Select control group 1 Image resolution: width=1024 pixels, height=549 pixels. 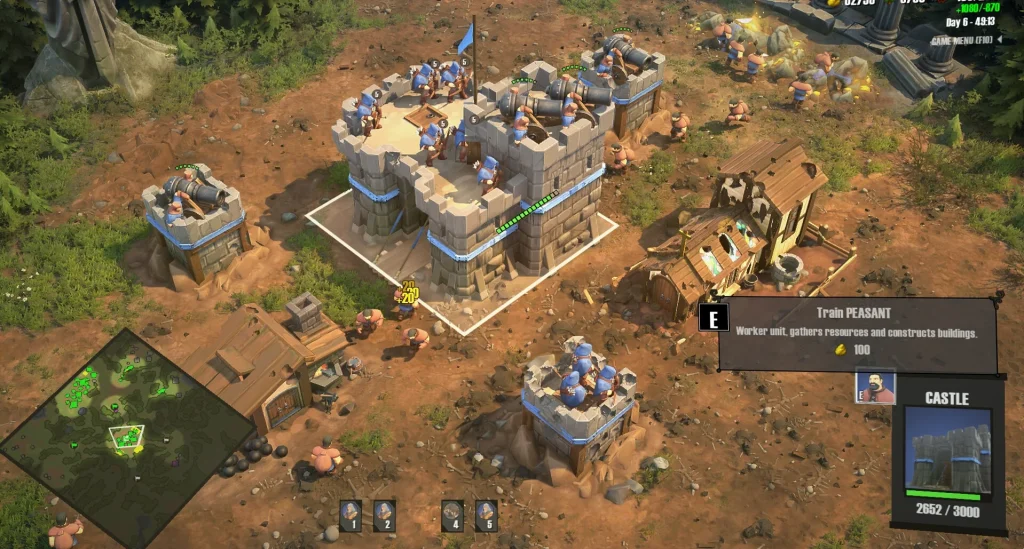350,514
